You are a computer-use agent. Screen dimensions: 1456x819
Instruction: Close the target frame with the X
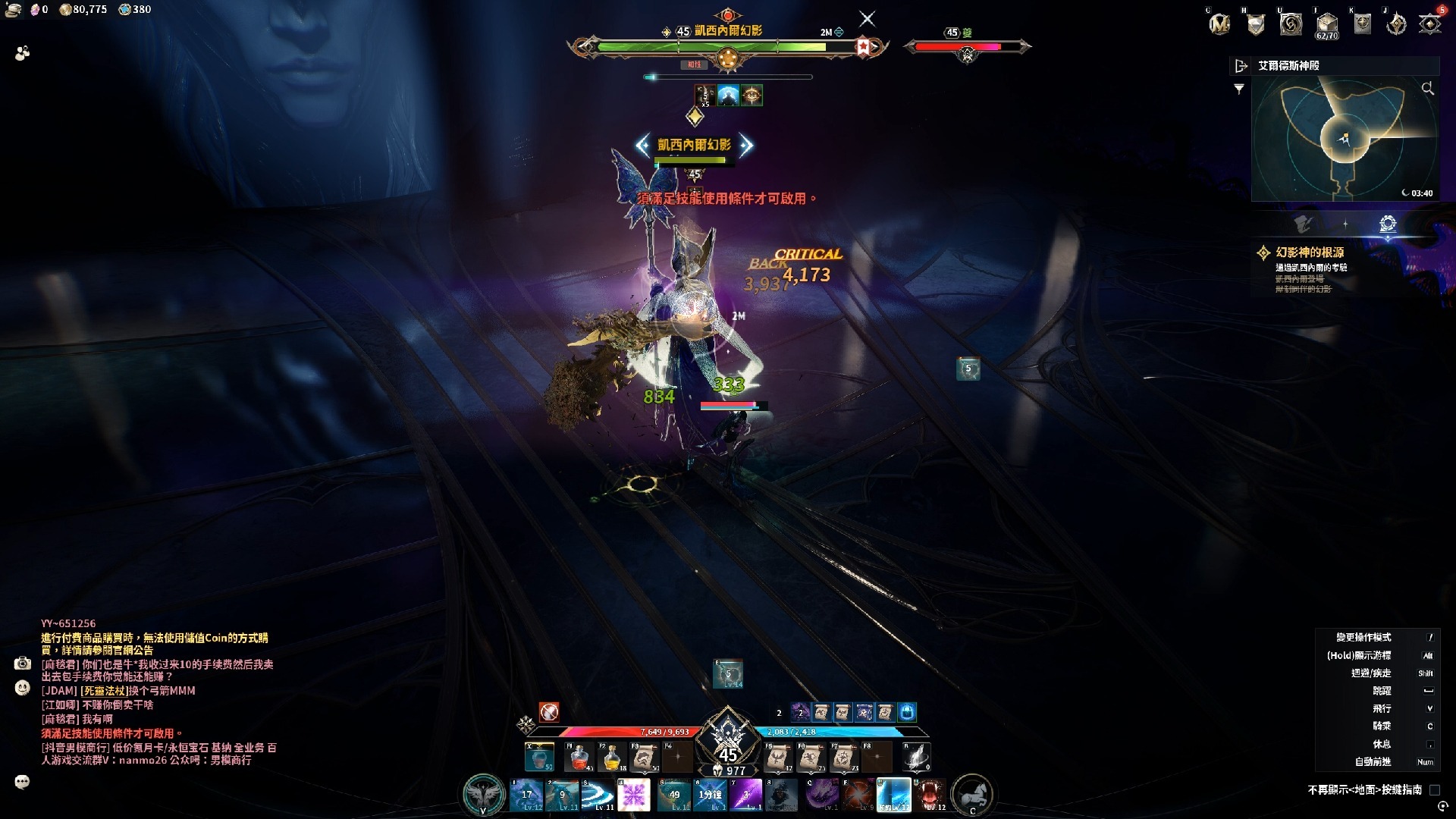pyautogui.click(x=867, y=19)
